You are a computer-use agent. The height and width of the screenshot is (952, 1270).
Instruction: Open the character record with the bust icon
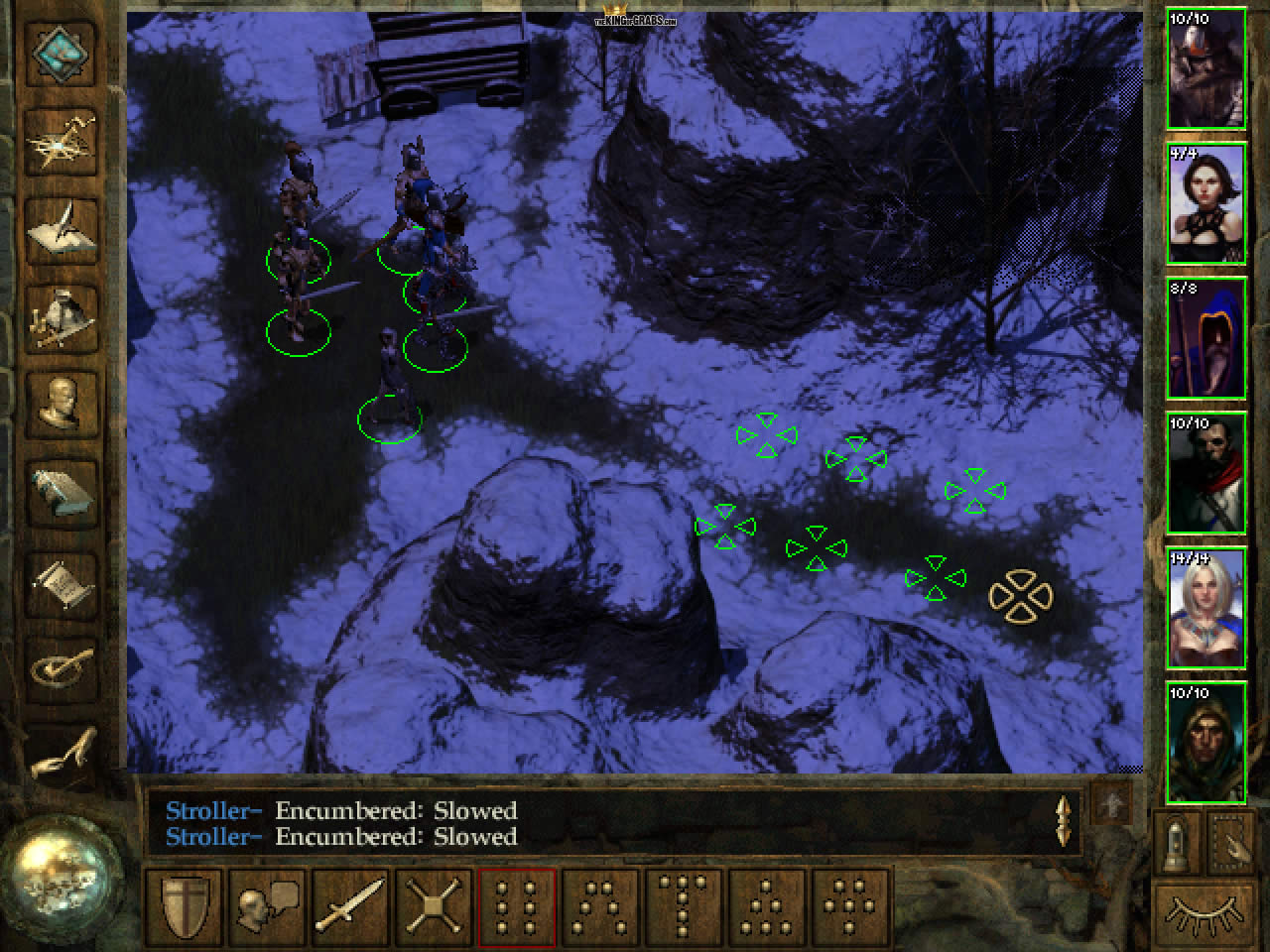[63, 403]
